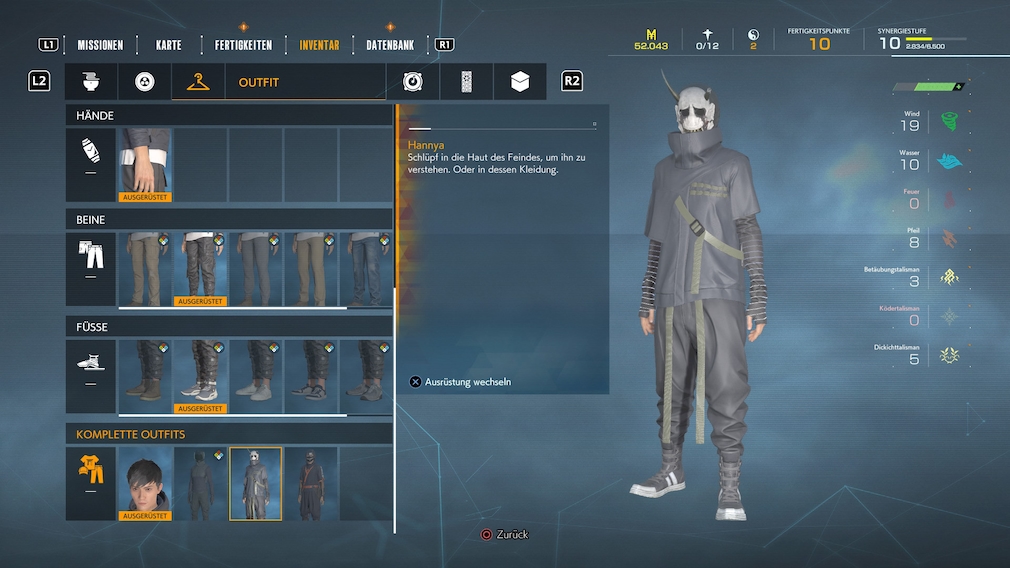Open the round emblem inventory category
Screen dimensions: 1010x568
(x=413, y=82)
